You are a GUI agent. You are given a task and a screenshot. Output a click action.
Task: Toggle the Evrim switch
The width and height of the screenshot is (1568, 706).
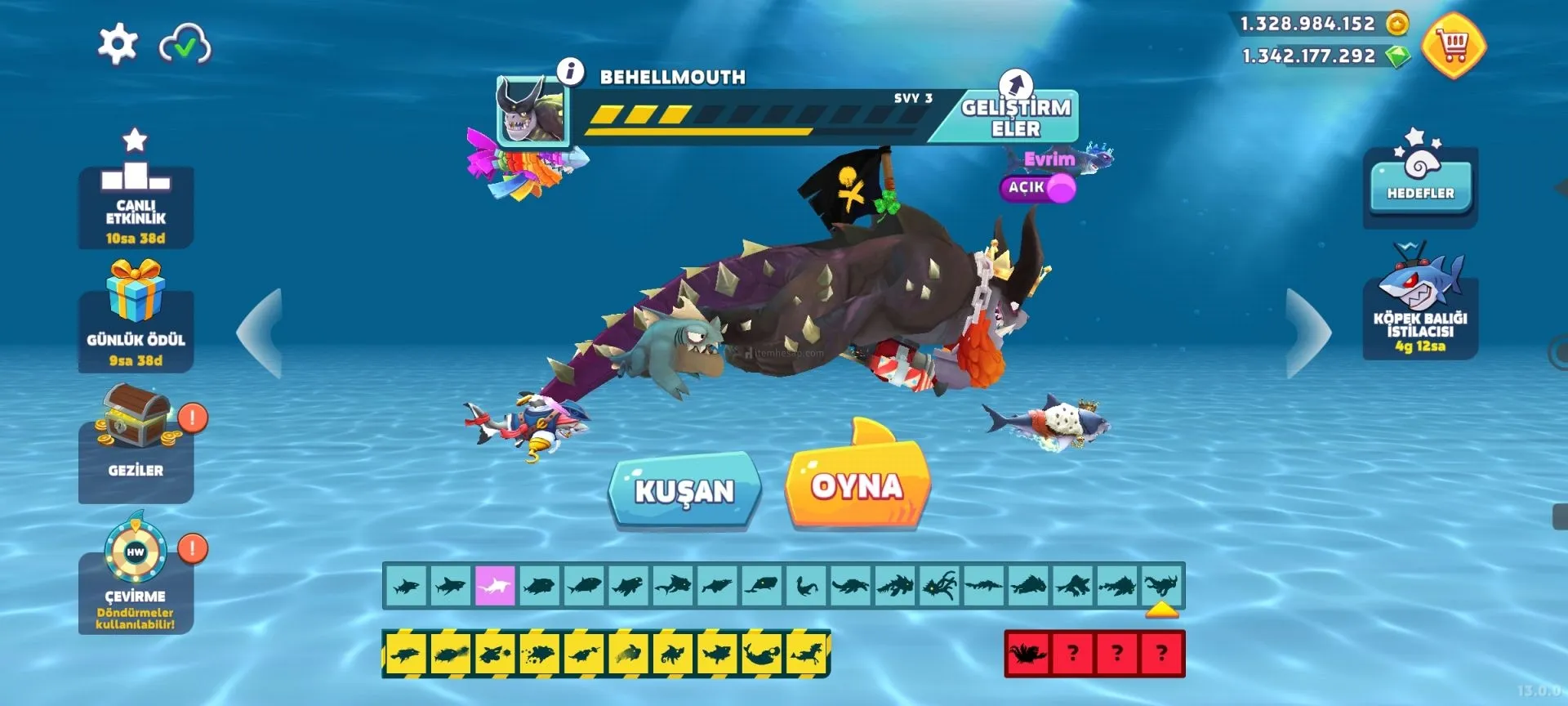tap(1038, 188)
